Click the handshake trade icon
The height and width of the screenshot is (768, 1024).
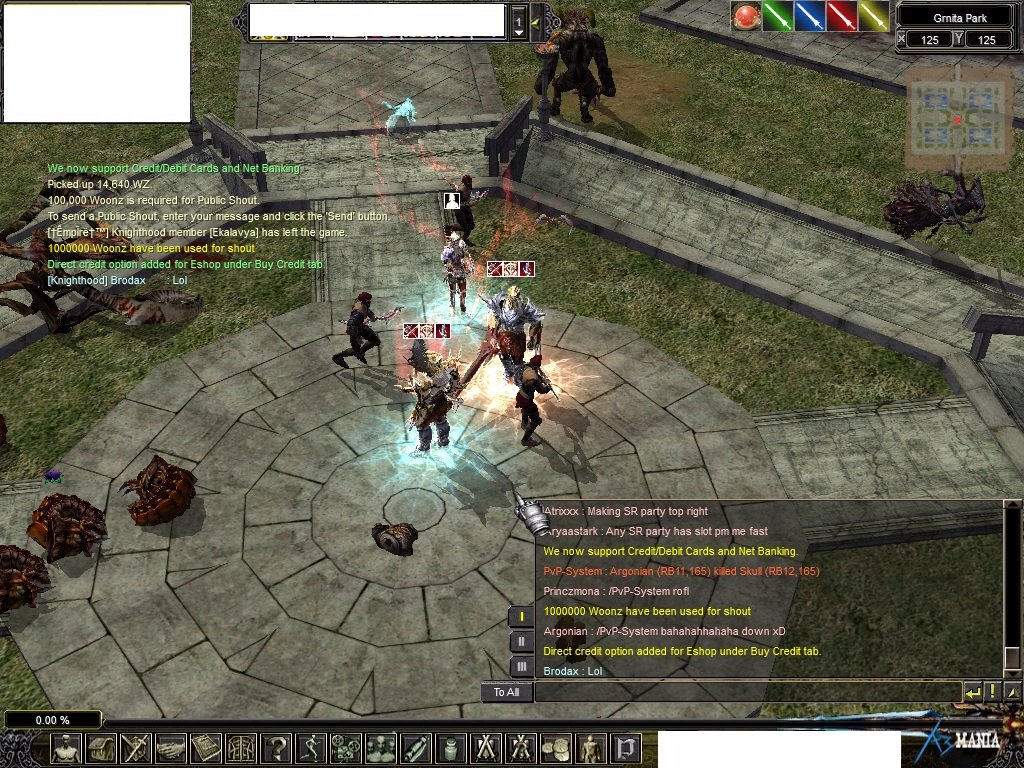tap(171, 748)
